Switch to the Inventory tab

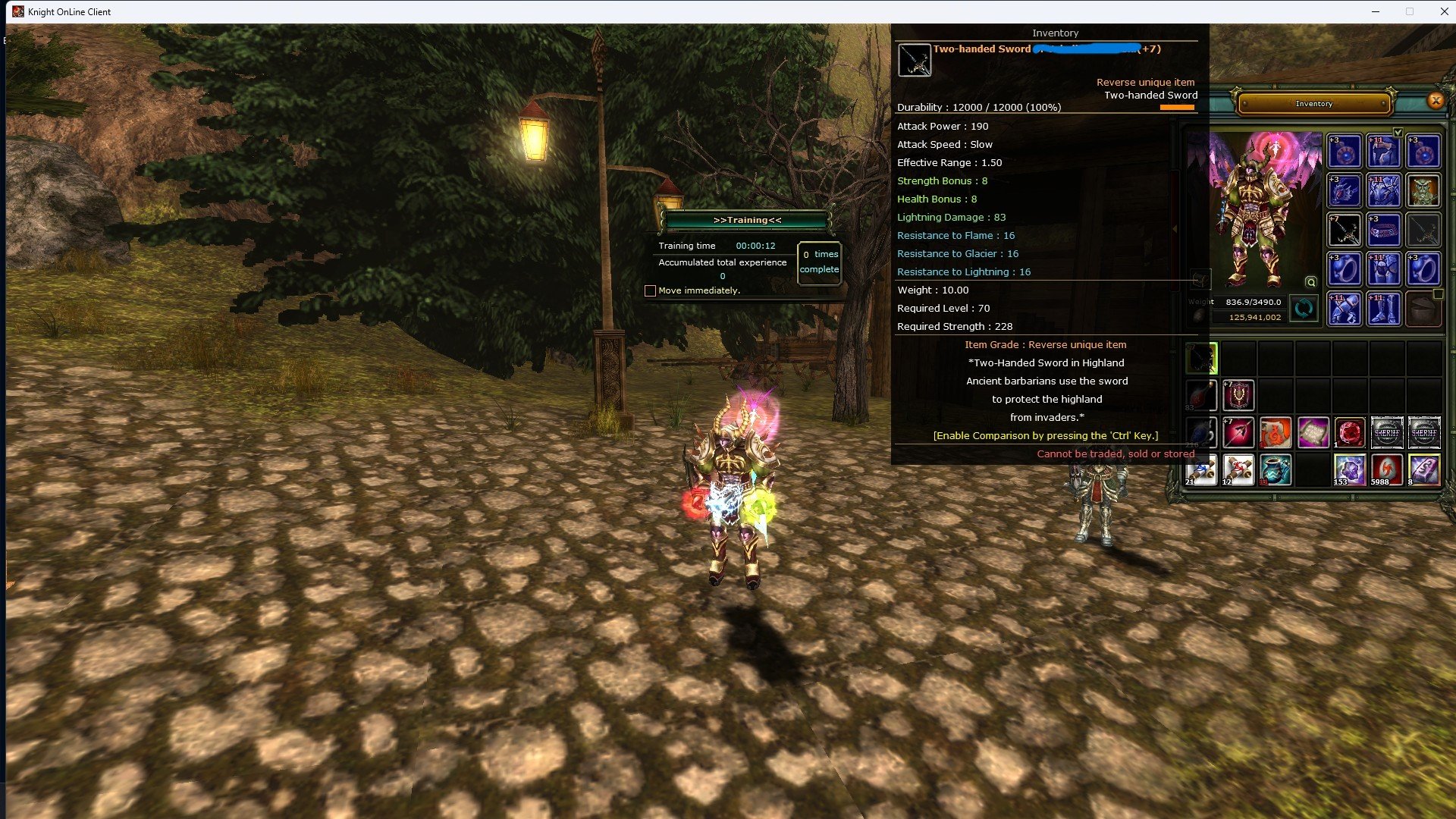(1315, 103)
